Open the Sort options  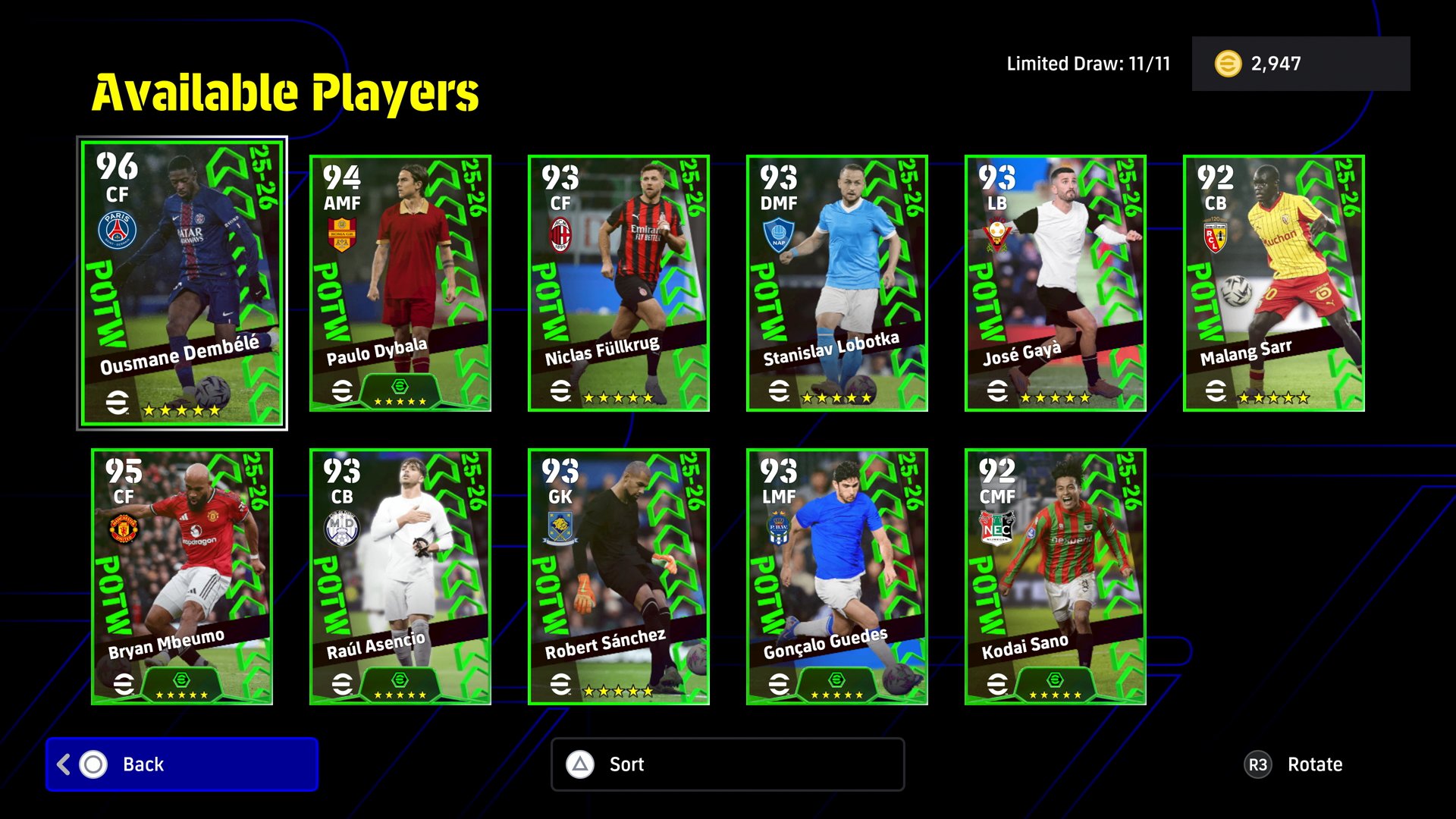pos(727,764)
